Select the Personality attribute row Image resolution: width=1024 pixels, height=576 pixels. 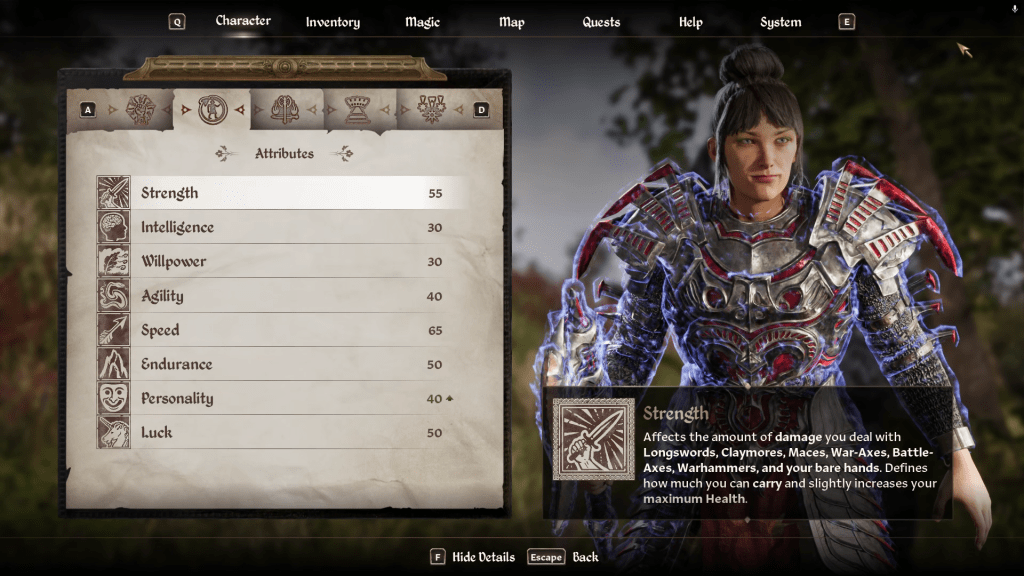pos(280,398)
